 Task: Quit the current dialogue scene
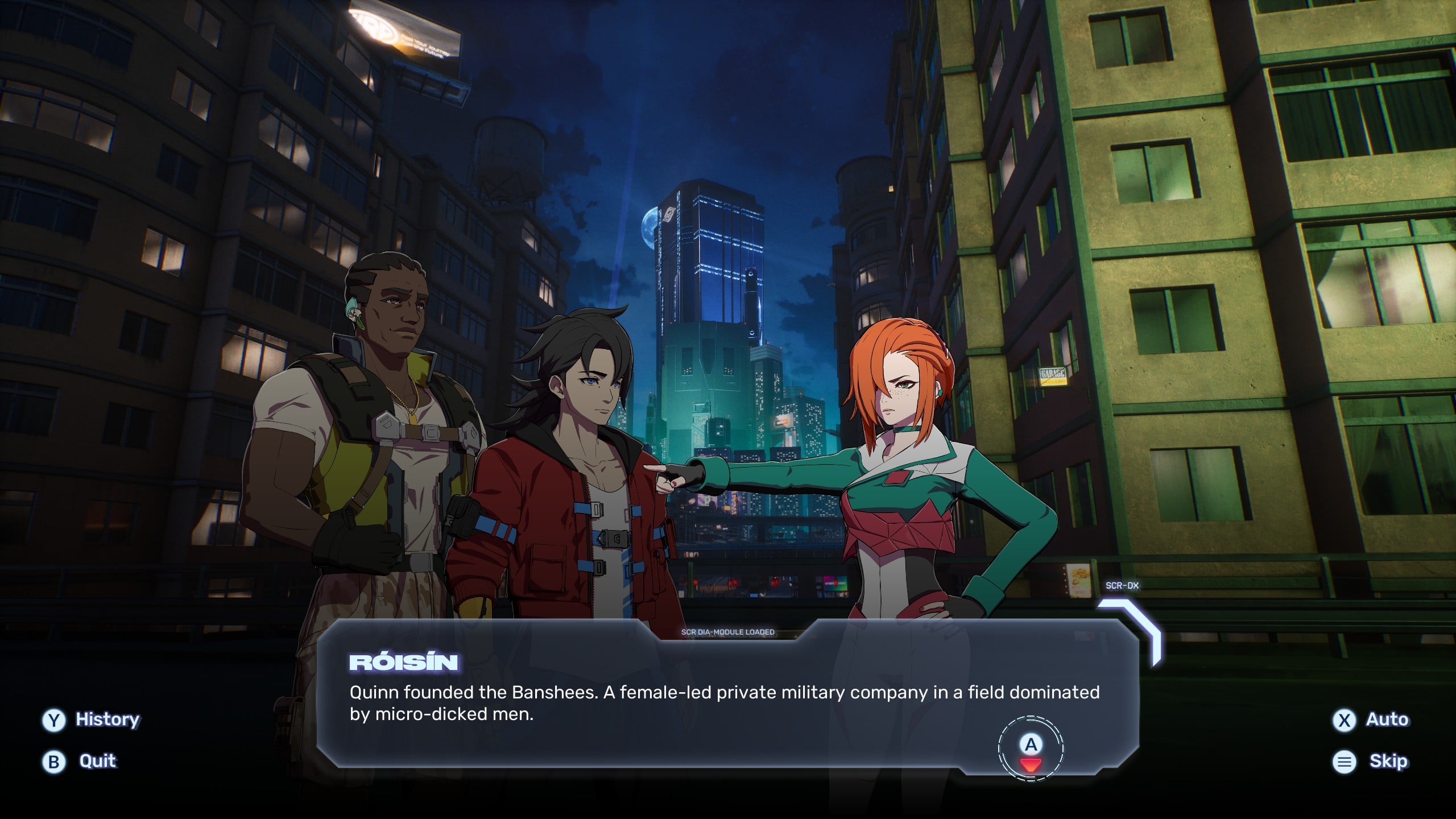(80, 761)
